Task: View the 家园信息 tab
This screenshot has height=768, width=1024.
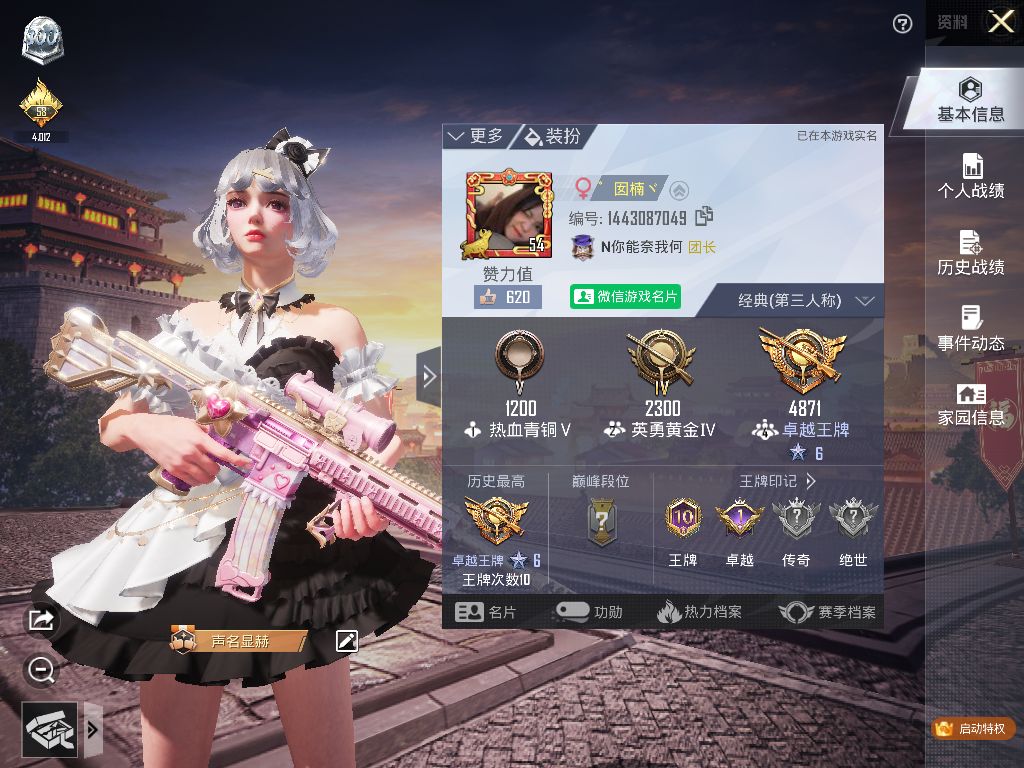Action: [x=970, y=404]
